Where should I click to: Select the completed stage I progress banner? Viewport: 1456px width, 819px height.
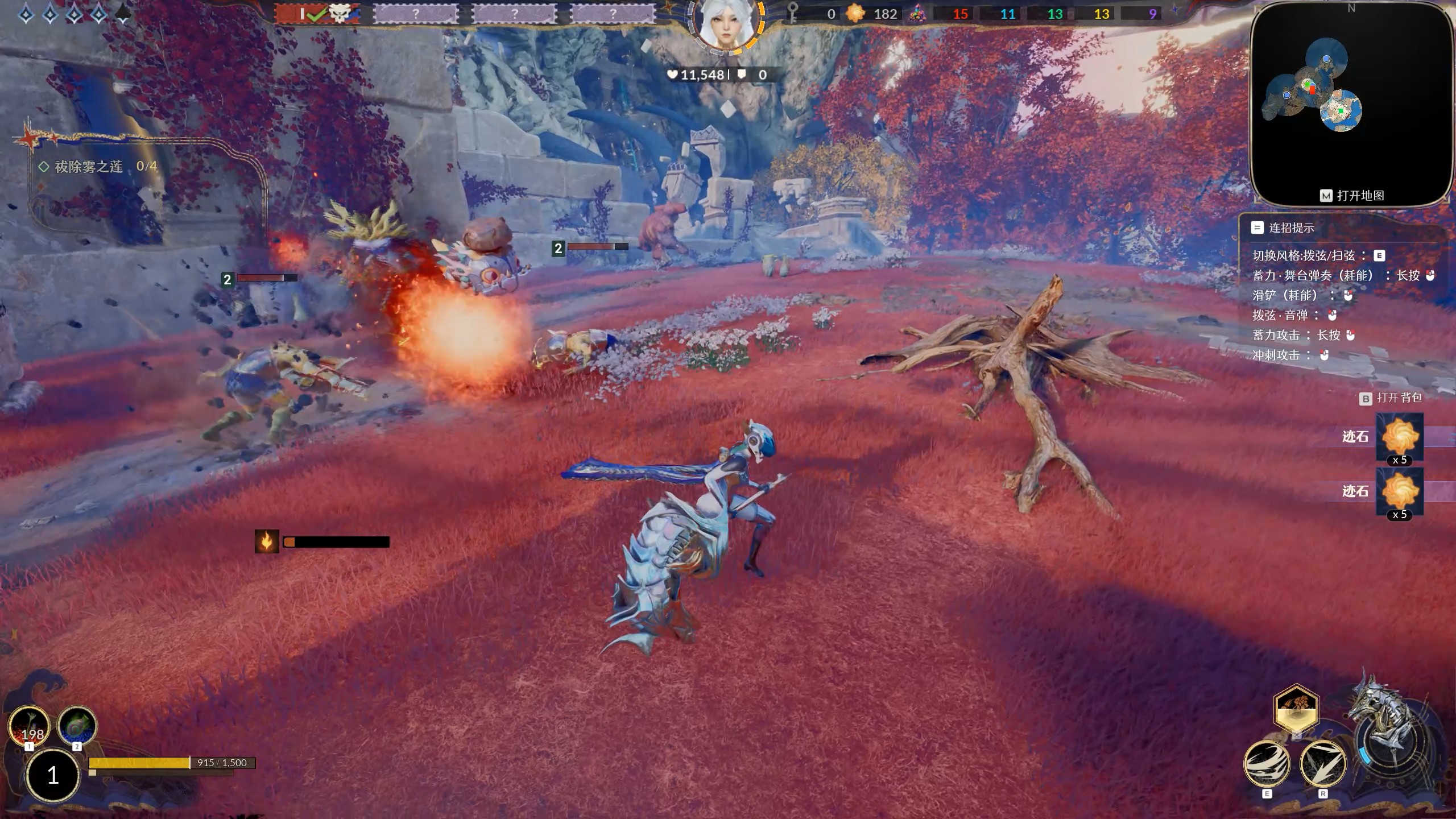pos(316,14)
